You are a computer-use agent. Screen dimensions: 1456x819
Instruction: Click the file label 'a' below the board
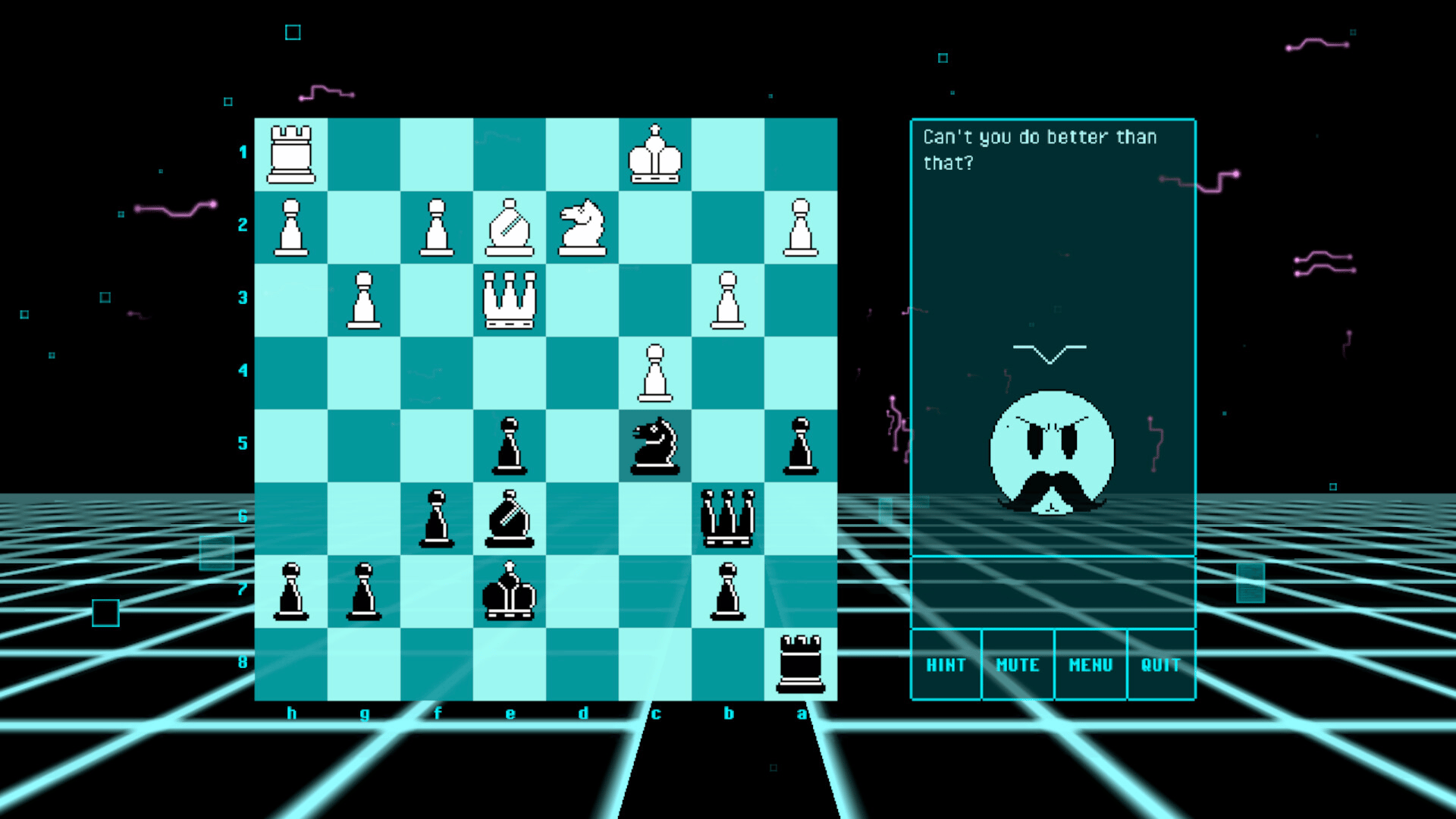click(x=802, y=713)
